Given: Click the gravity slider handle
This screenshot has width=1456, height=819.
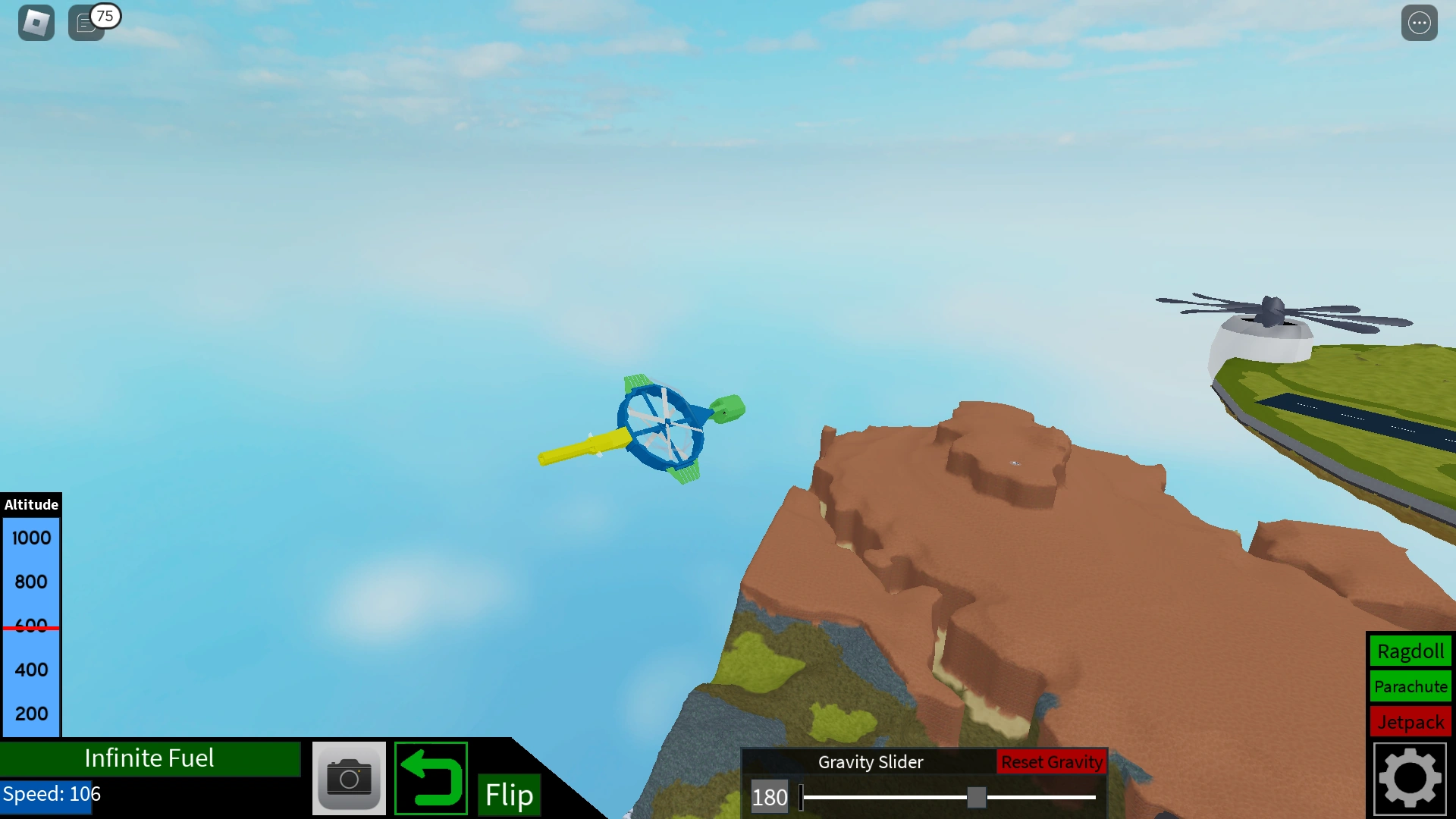Looking at the screenshot, I should pos(977,797).
